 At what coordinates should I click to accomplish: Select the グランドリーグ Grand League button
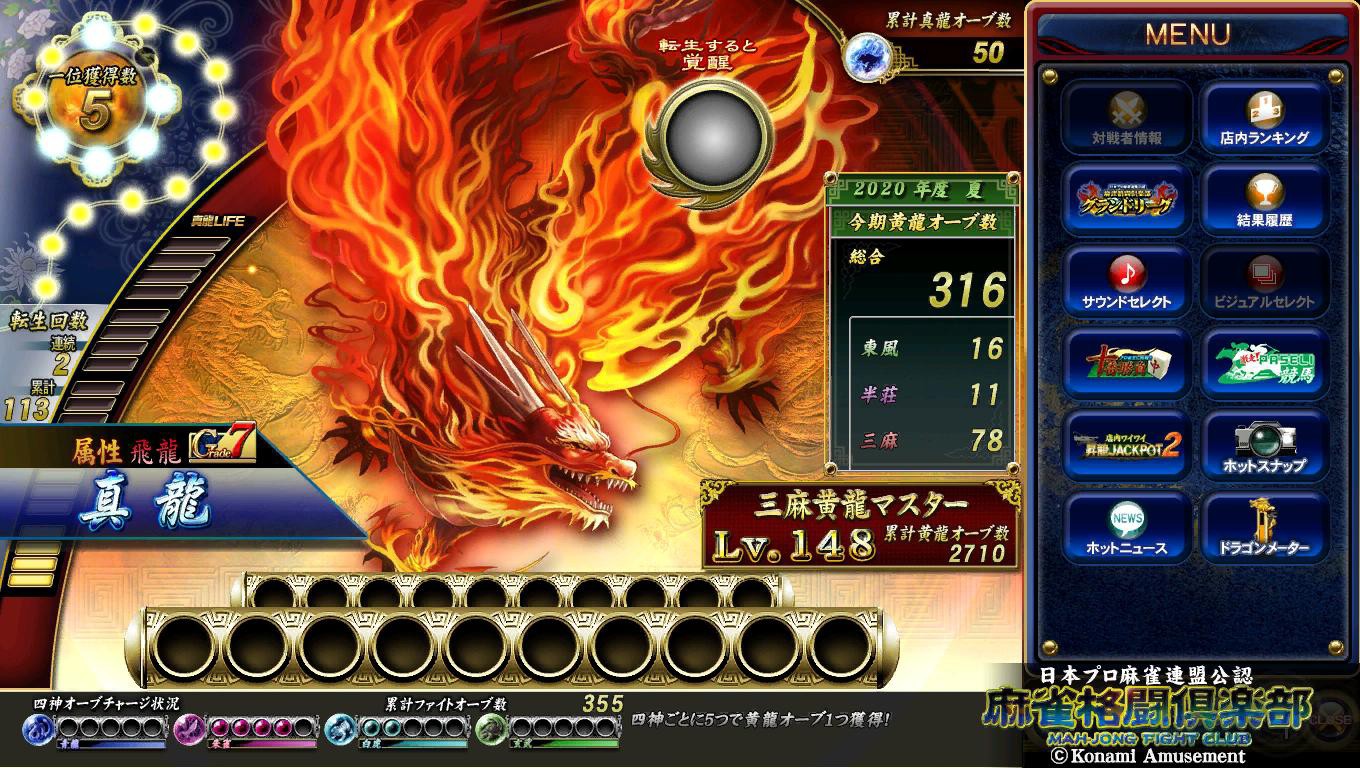(x=1127, y=200)
